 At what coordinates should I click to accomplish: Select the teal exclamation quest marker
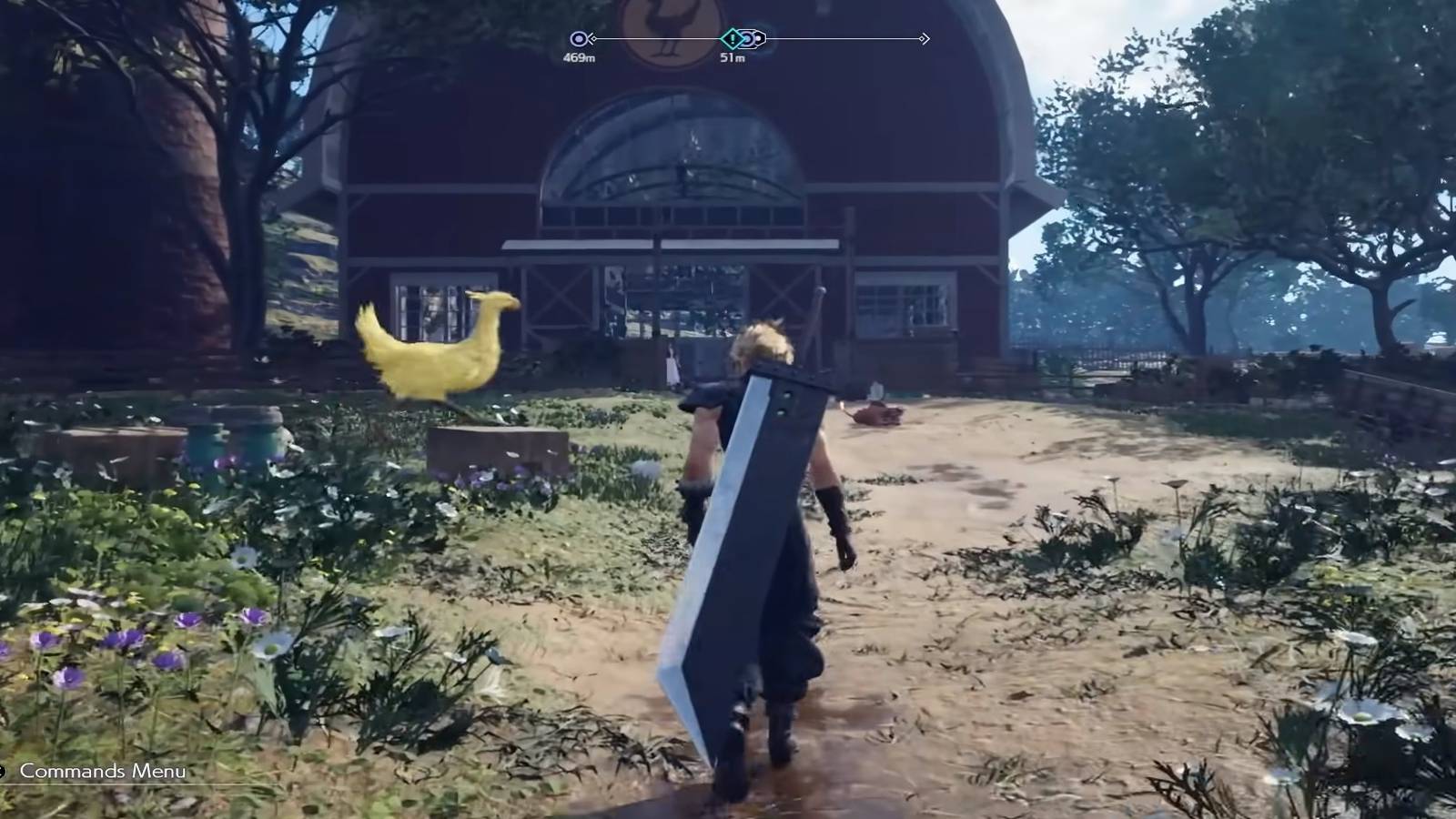coord(733,38)
